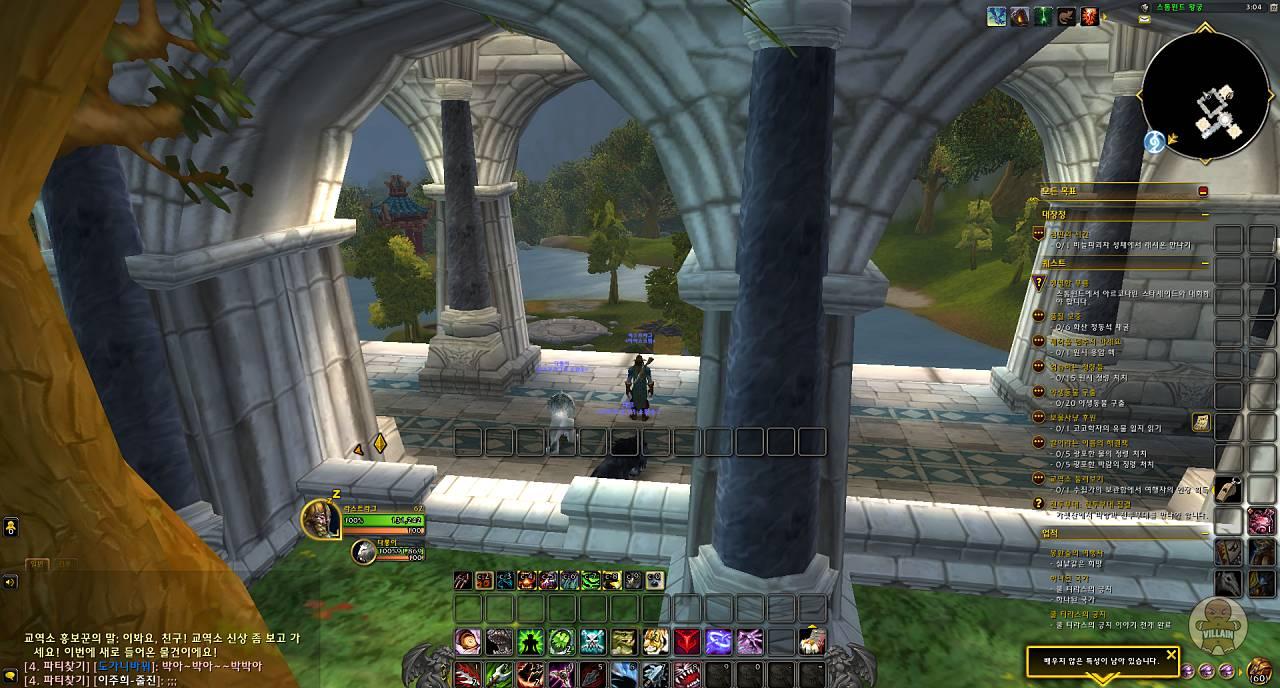The image size is (1280, 688).
Task: Activate the teal skull and crossbones ability
Action: point(593,641)
